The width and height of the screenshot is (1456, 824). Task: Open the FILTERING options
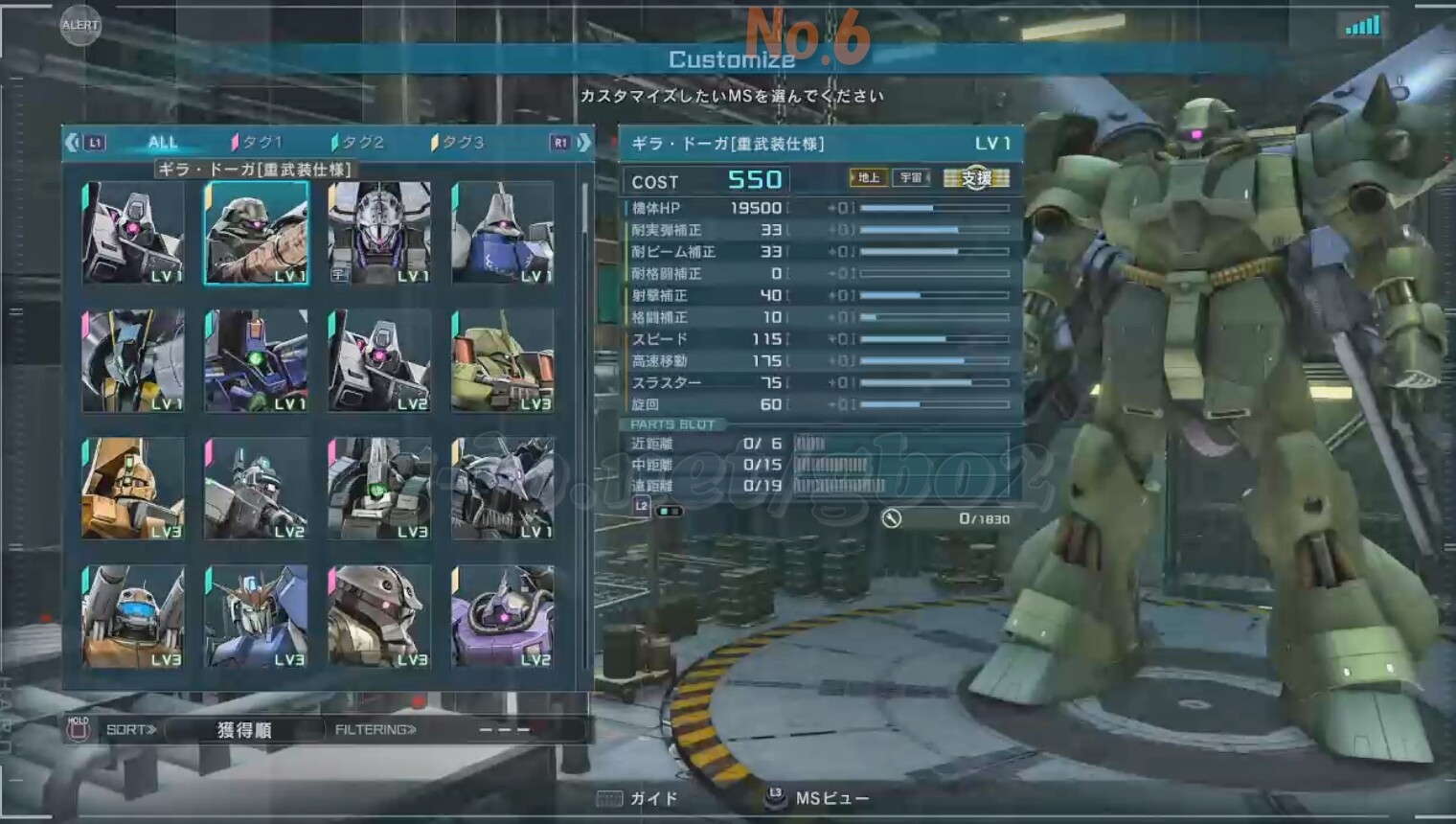375,730
